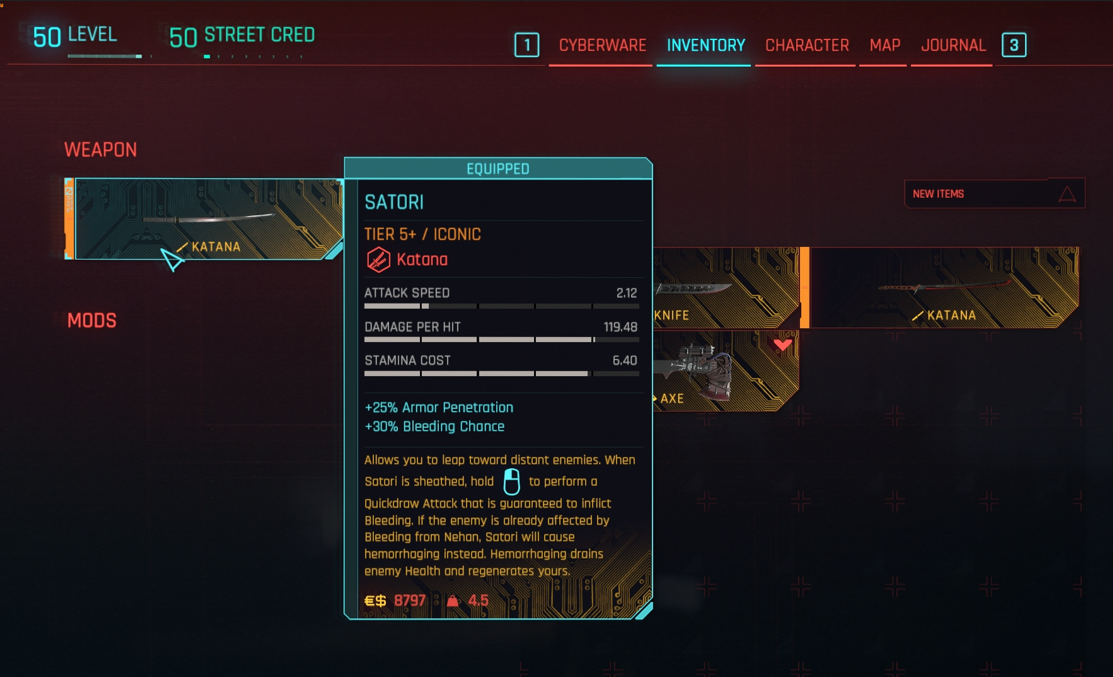The width and height of the screenshot is (1113, 677).
Task: Select the Axe weapon slot
Action: pyautogui.click(x=725, y=371)
